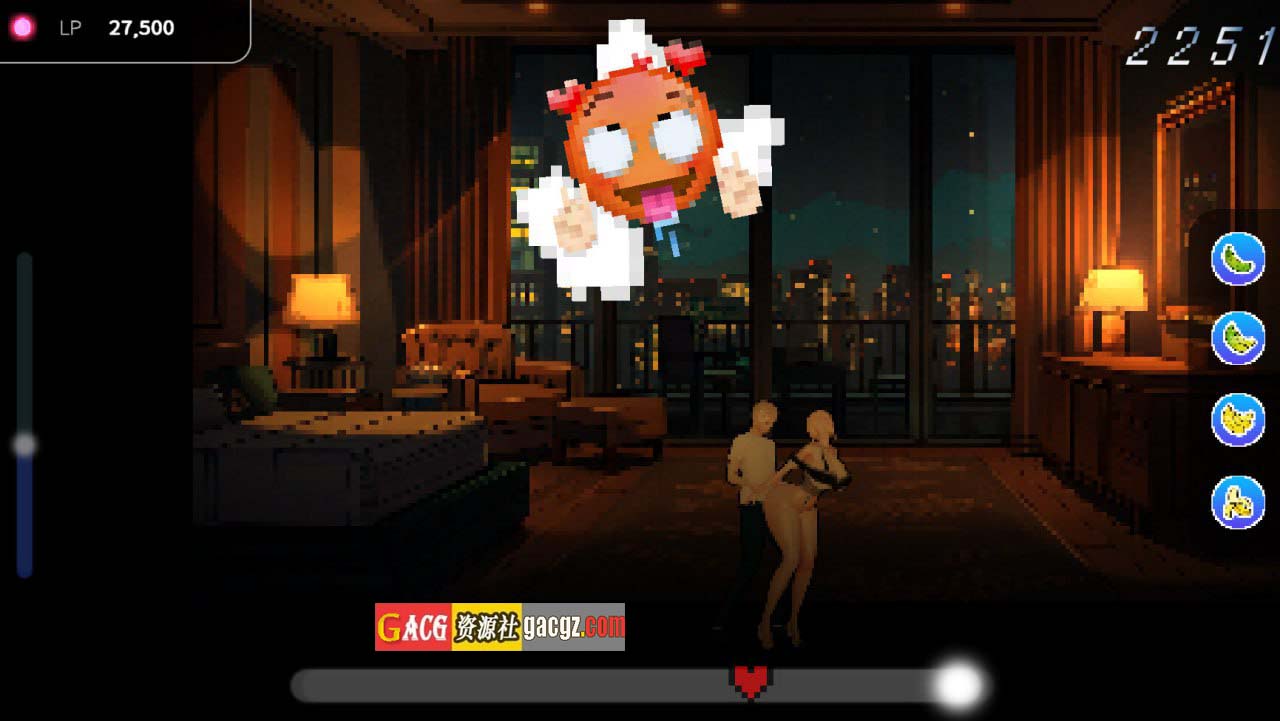Open the gacgz.com watermark link
The width and height of the screenshot is (1280, 721).
point(573,627)
